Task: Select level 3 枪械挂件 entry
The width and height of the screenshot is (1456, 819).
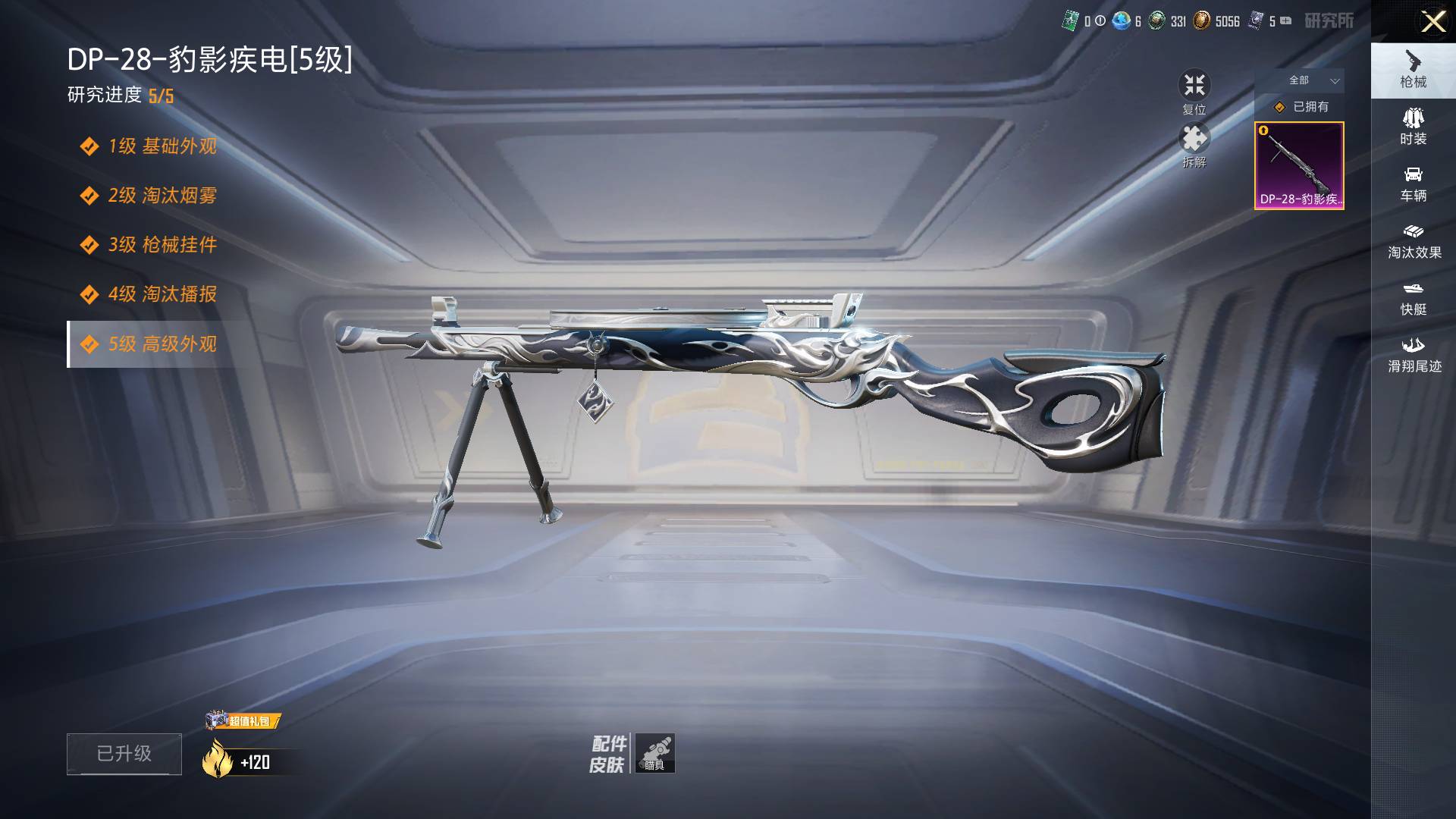Action: click(x=162, y=245)
